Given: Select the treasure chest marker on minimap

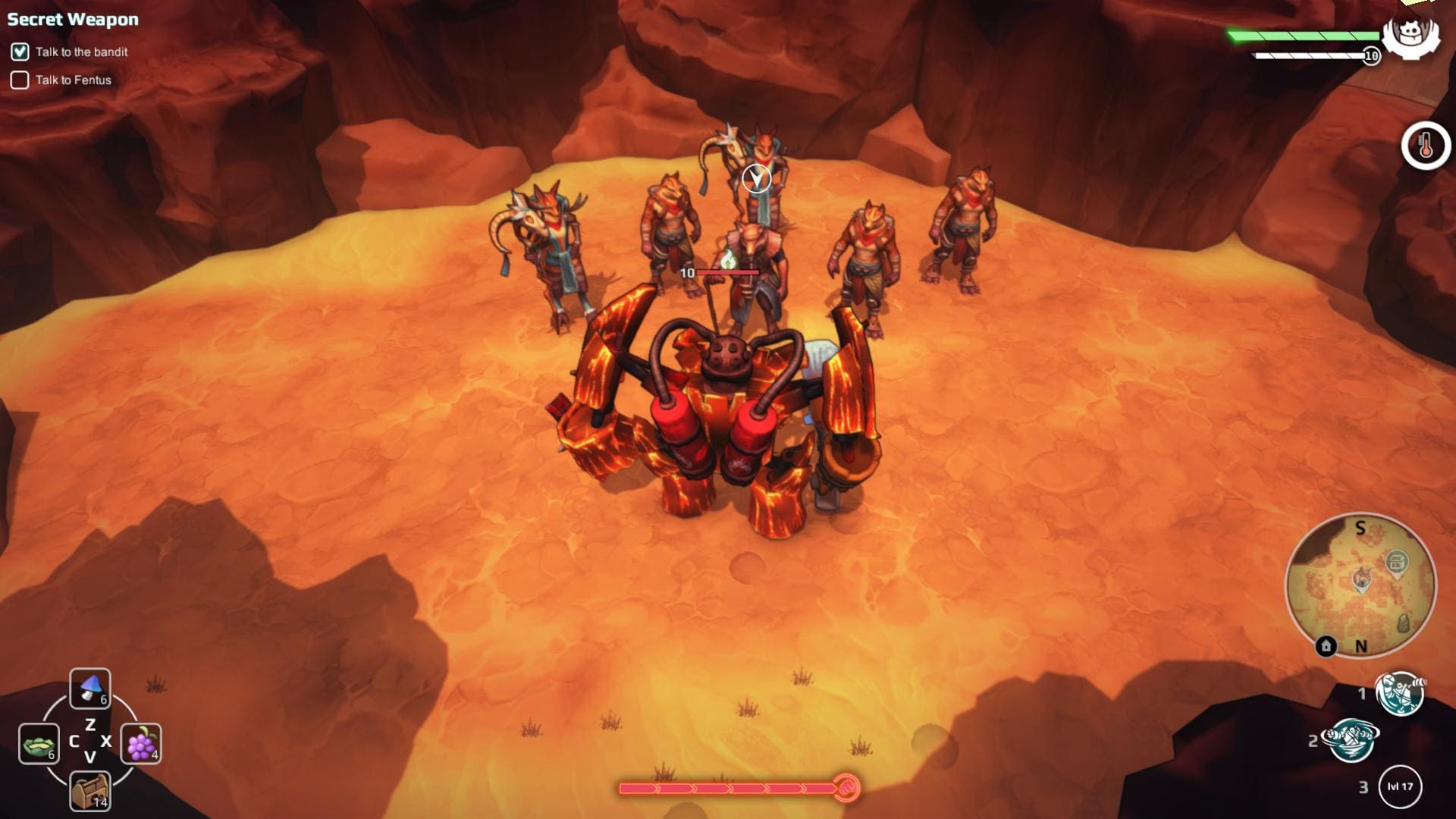Looking at the screenshot, I should pos(1397,563).
